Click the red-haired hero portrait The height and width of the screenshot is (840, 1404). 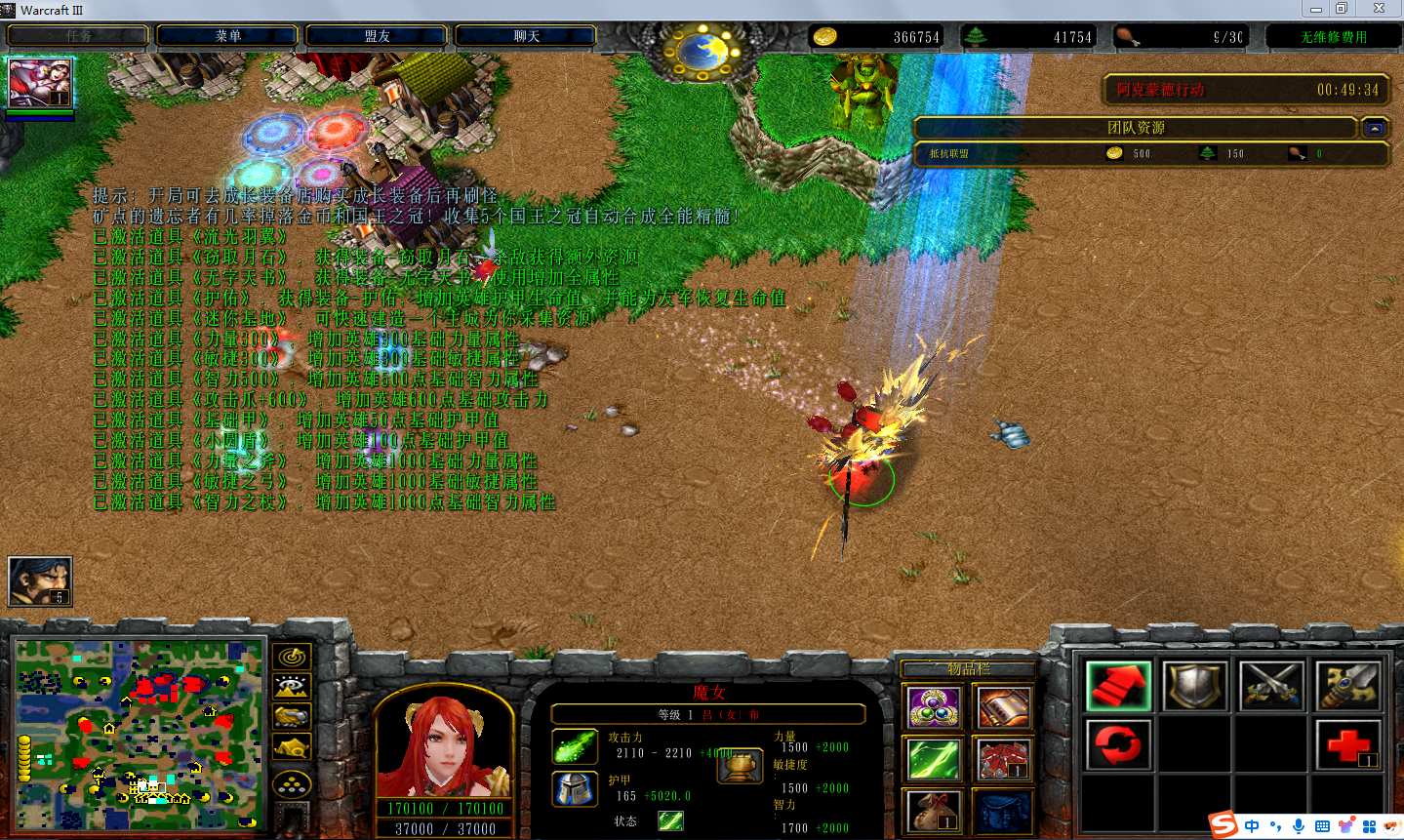click(x=444, y=746)
